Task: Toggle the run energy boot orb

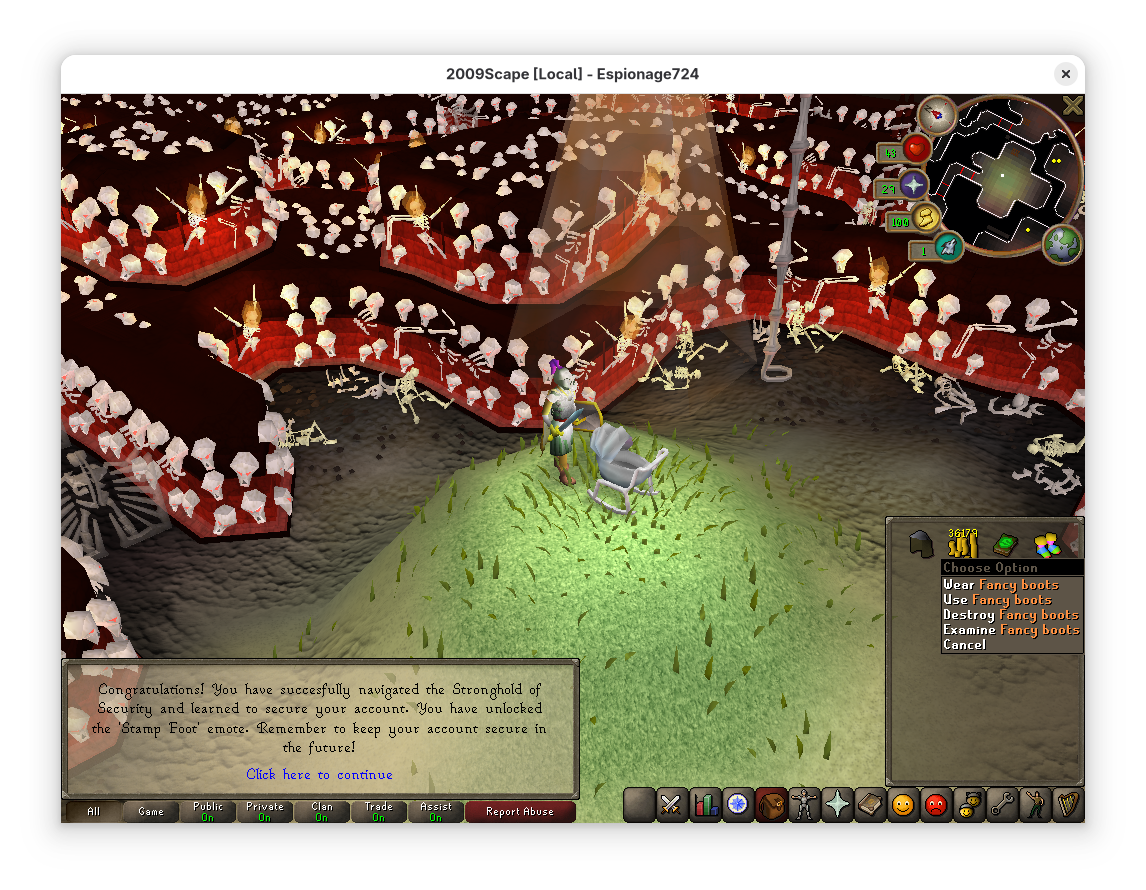Action: (927, 217)
